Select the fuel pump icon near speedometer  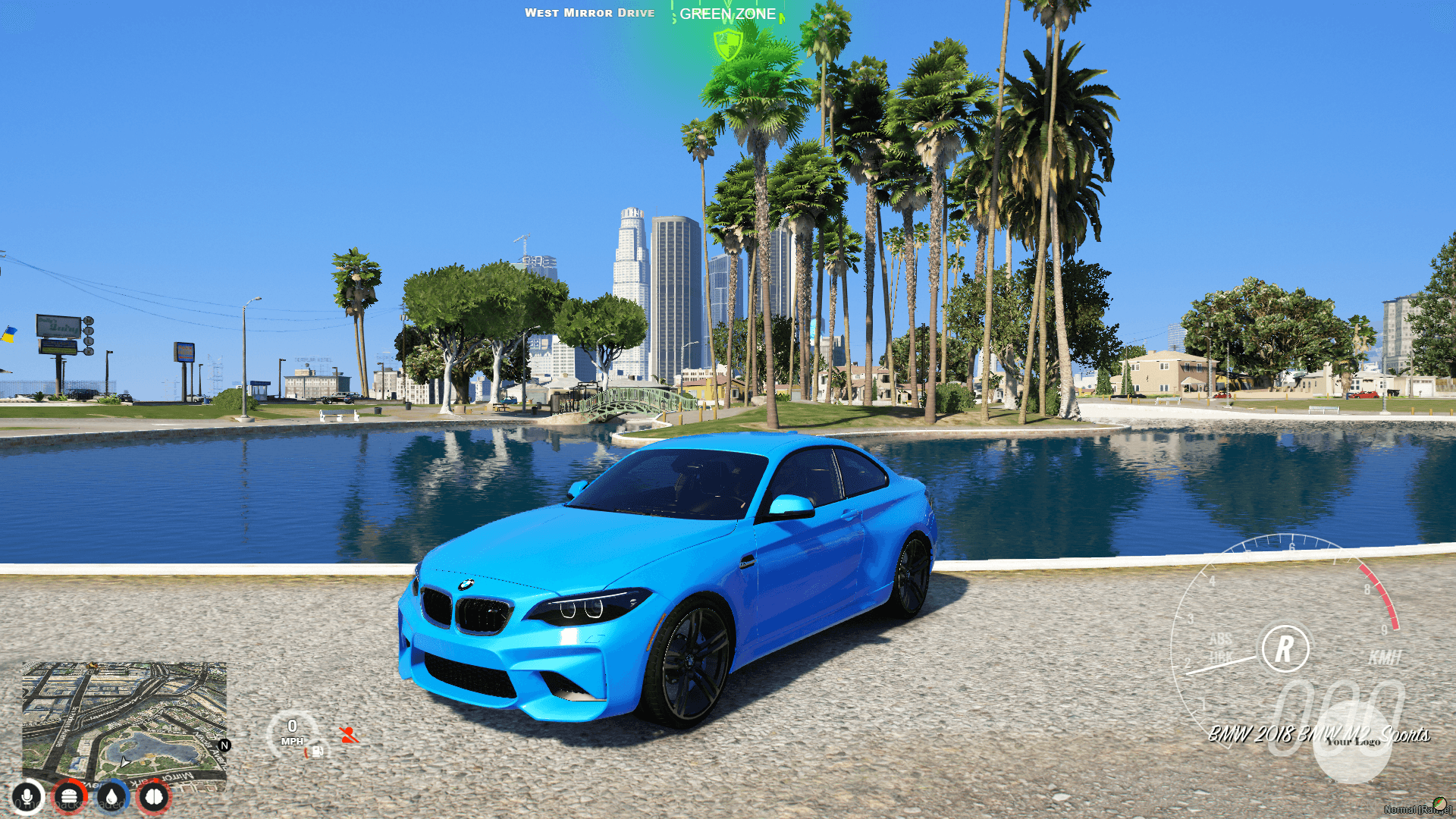(317, 752)
